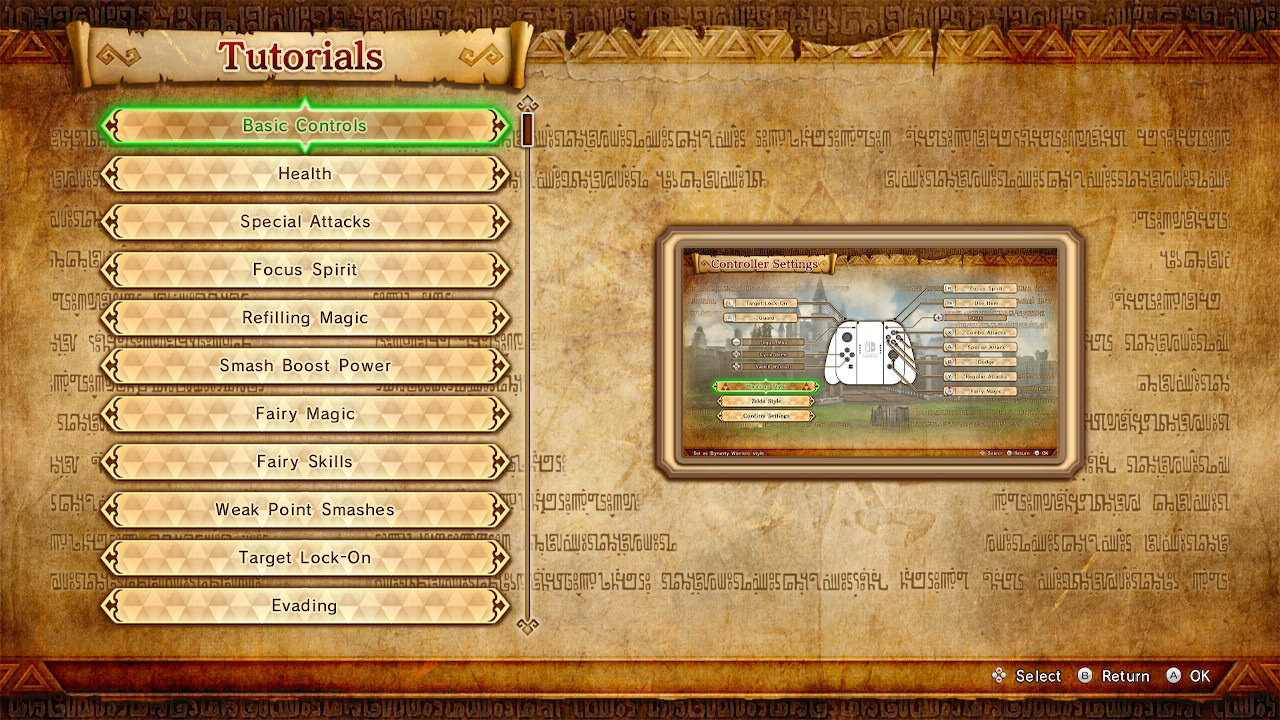The height and width of the screenshot is (720, 1280).
Task: Select the Zelda Style control scheme
Action: (767, 401)
